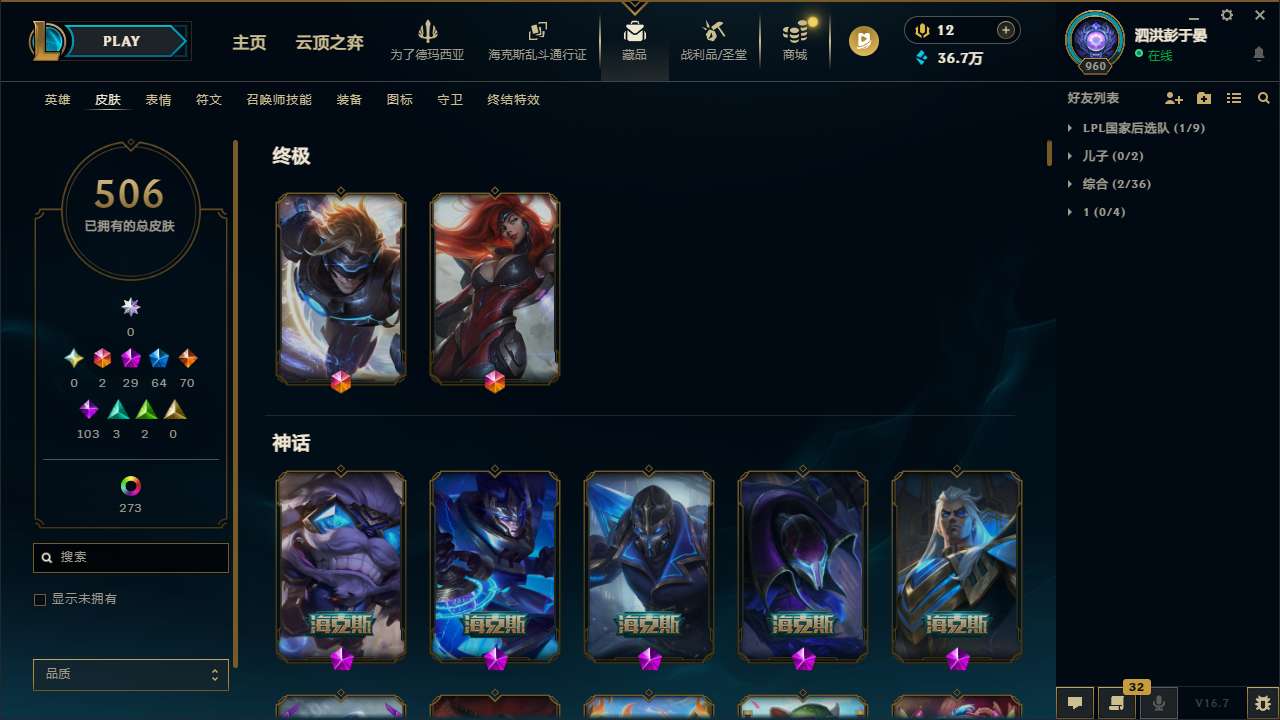Viewport: 1280px width, 720px height.
Task: Open the chat bubble icon
Action: pos(1074,703)
